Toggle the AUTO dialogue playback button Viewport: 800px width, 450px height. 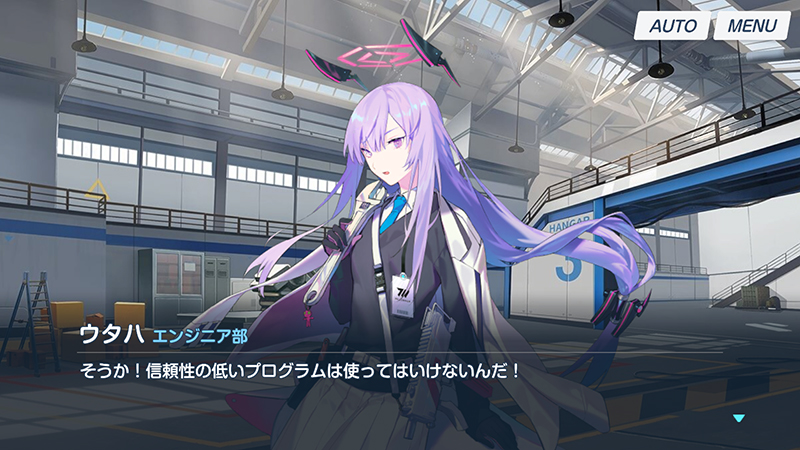pyautogui.click(x=672, y=26)
